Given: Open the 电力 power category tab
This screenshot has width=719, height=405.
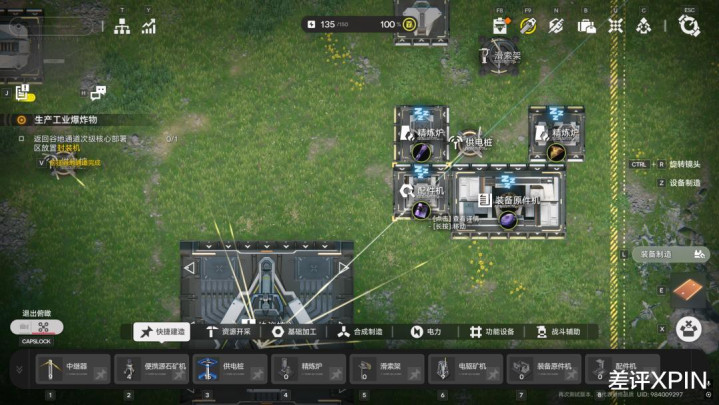Looking at the screenshot, I should tap(426, 332).
